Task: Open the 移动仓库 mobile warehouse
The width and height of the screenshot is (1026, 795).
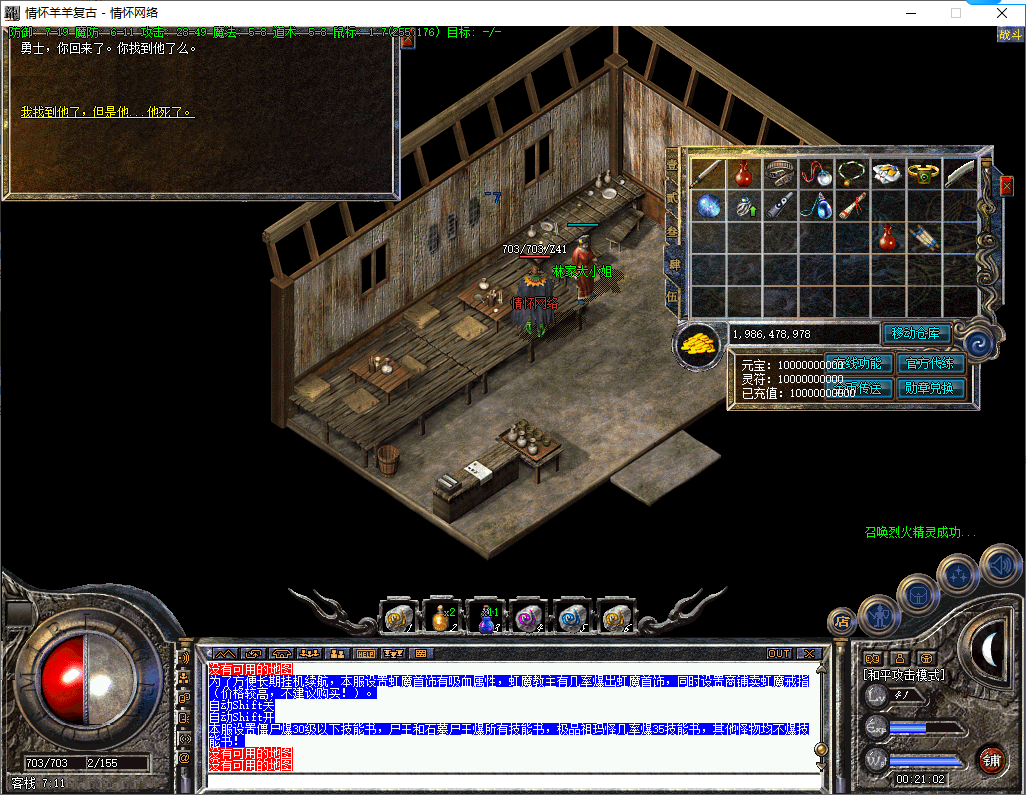Action: (915, 334)
